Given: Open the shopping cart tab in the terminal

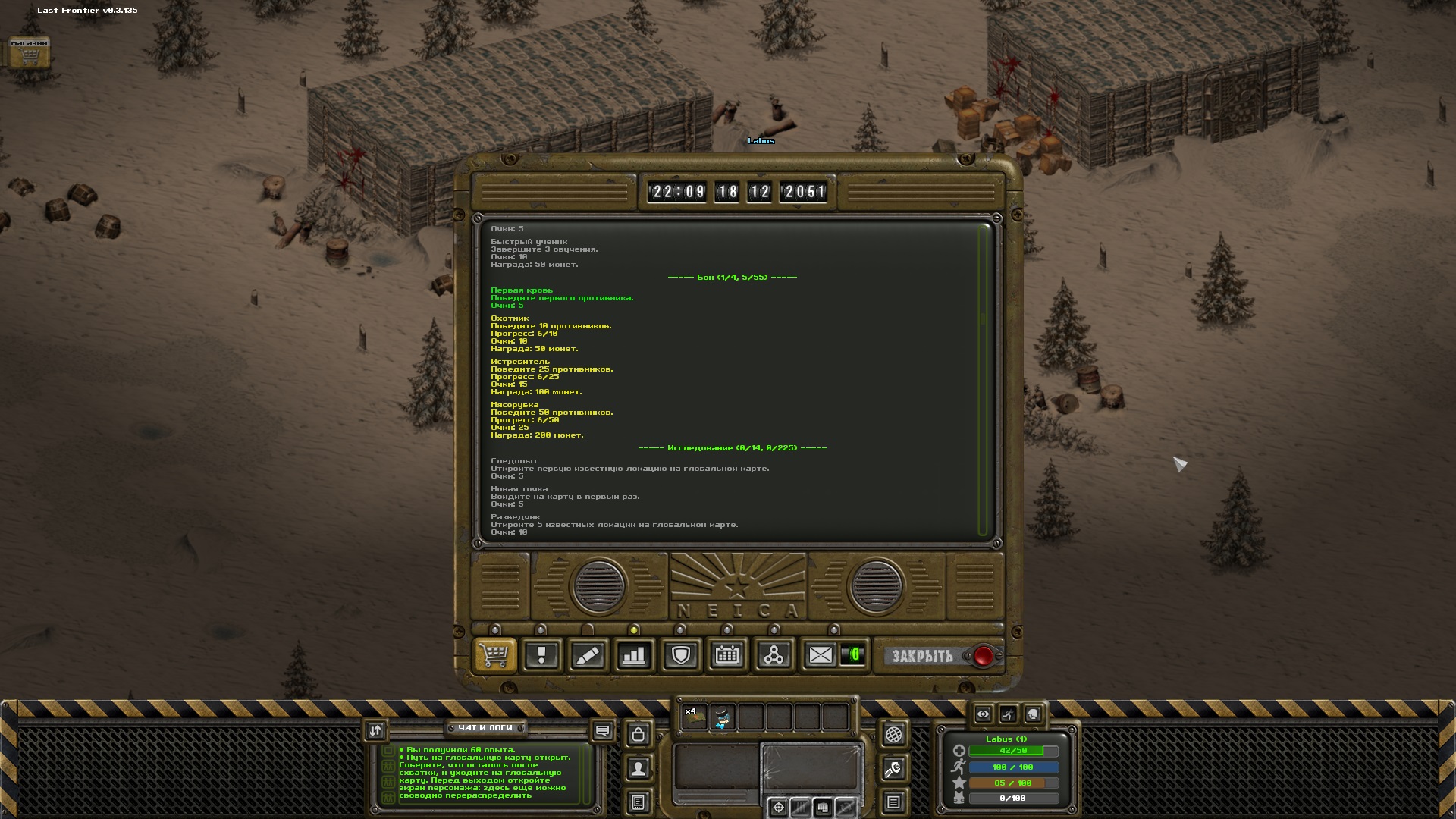Looking at the screenshot, I should (495, 655).
